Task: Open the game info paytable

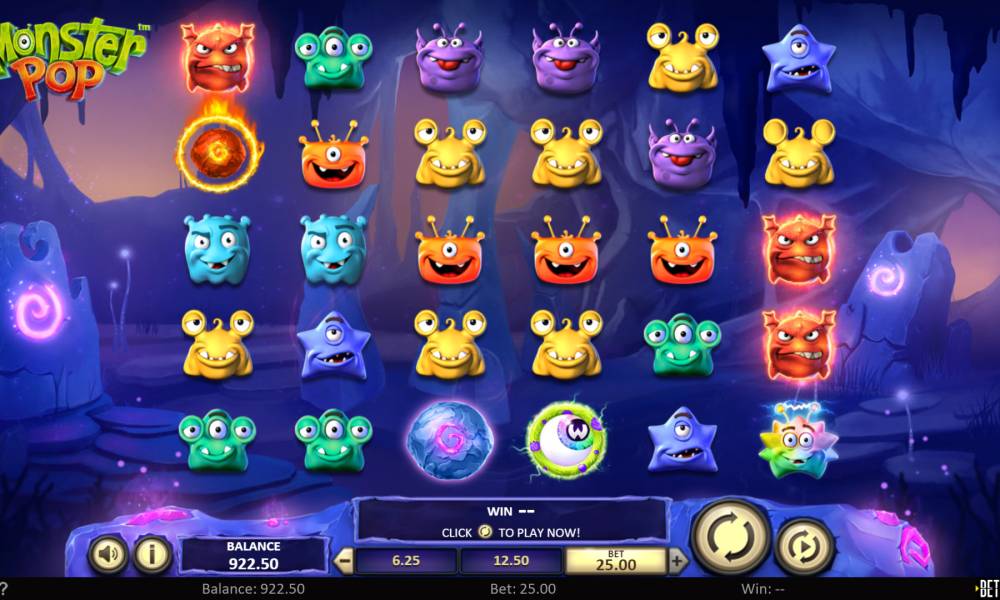Action: 153,555
